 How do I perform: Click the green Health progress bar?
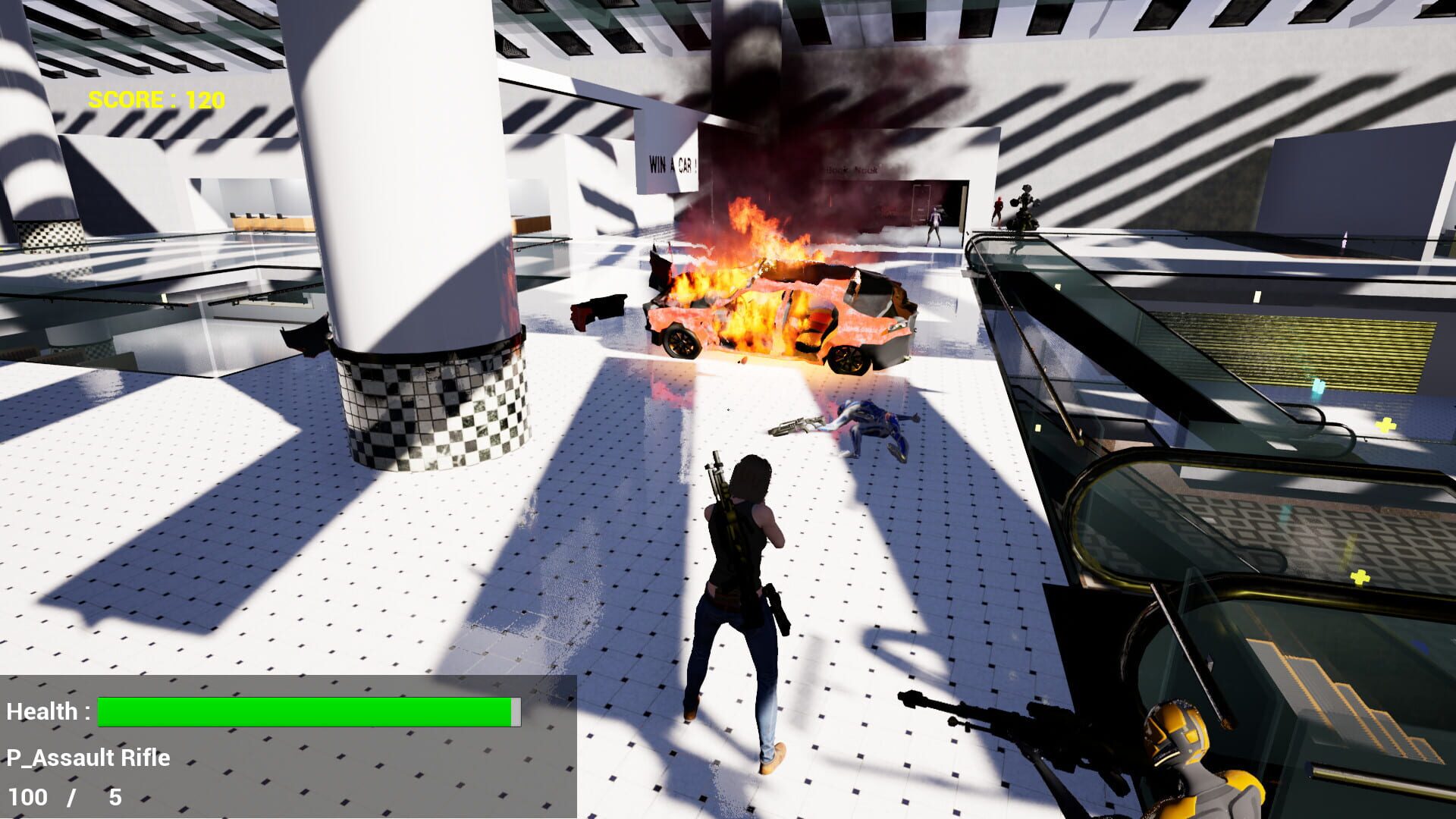tap(303, 711)
